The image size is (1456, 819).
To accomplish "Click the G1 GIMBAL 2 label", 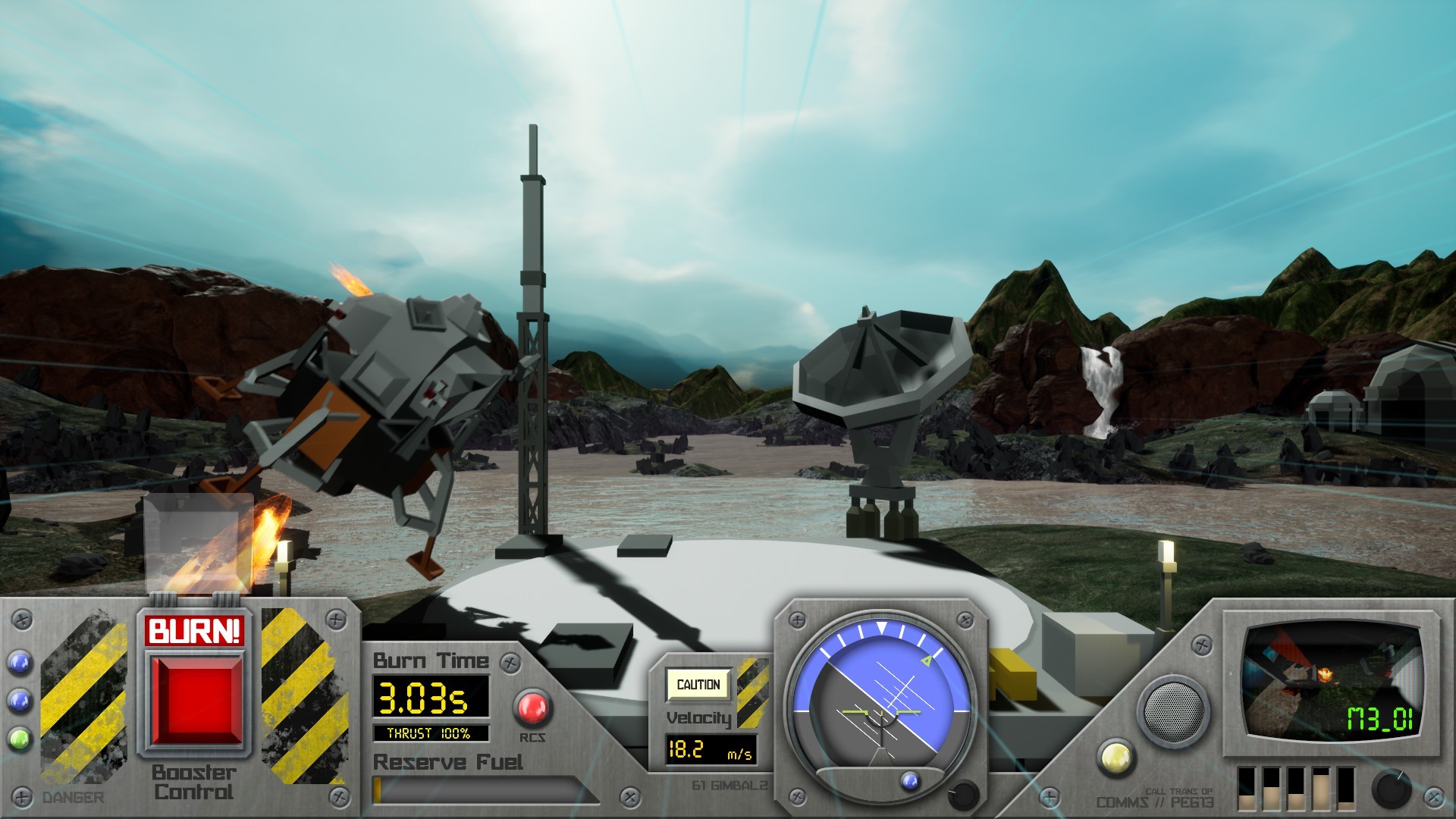I will coord(732,786).
